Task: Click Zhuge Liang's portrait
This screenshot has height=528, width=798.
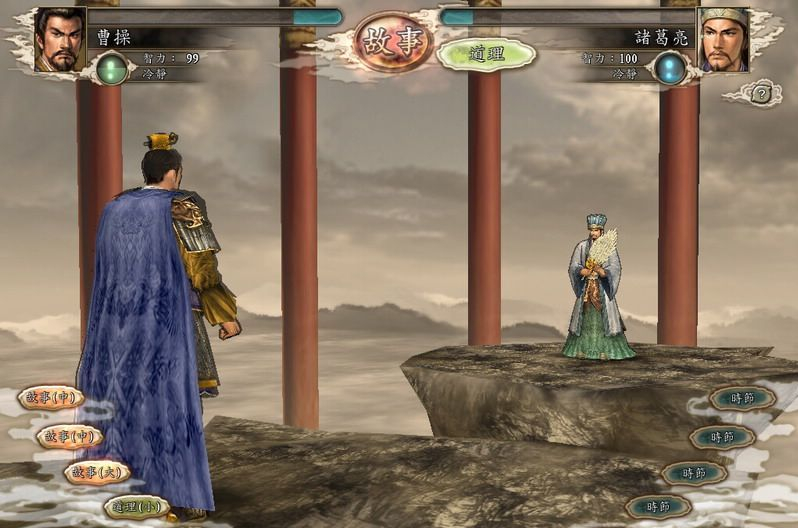Action: coord(722,41)
